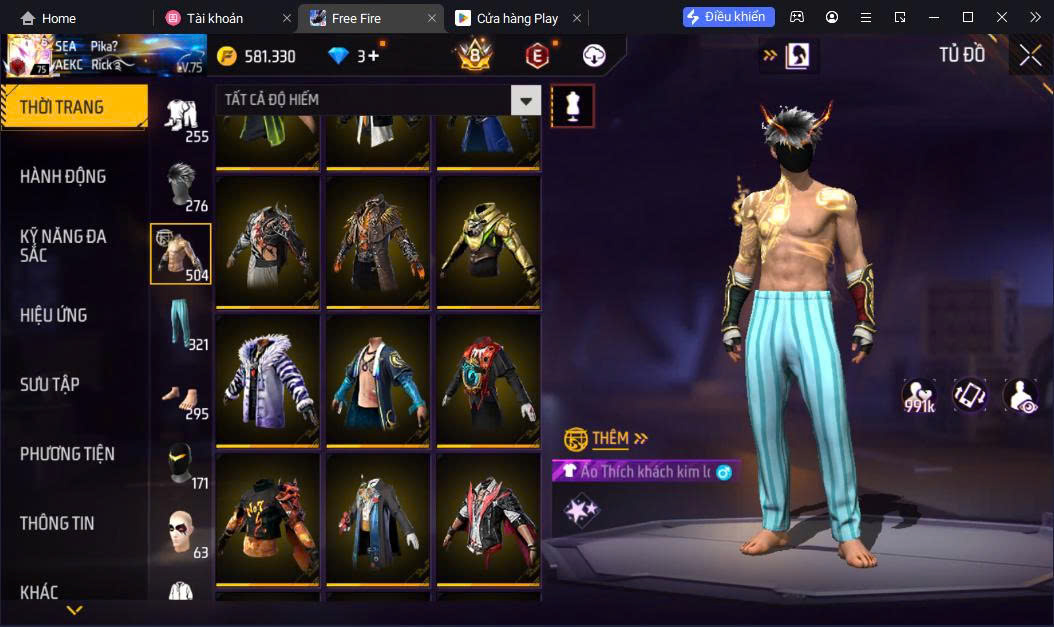Screen dimensions: 1054x627
Task: Select the shoes category with 295 items
Action: (181, 395)
